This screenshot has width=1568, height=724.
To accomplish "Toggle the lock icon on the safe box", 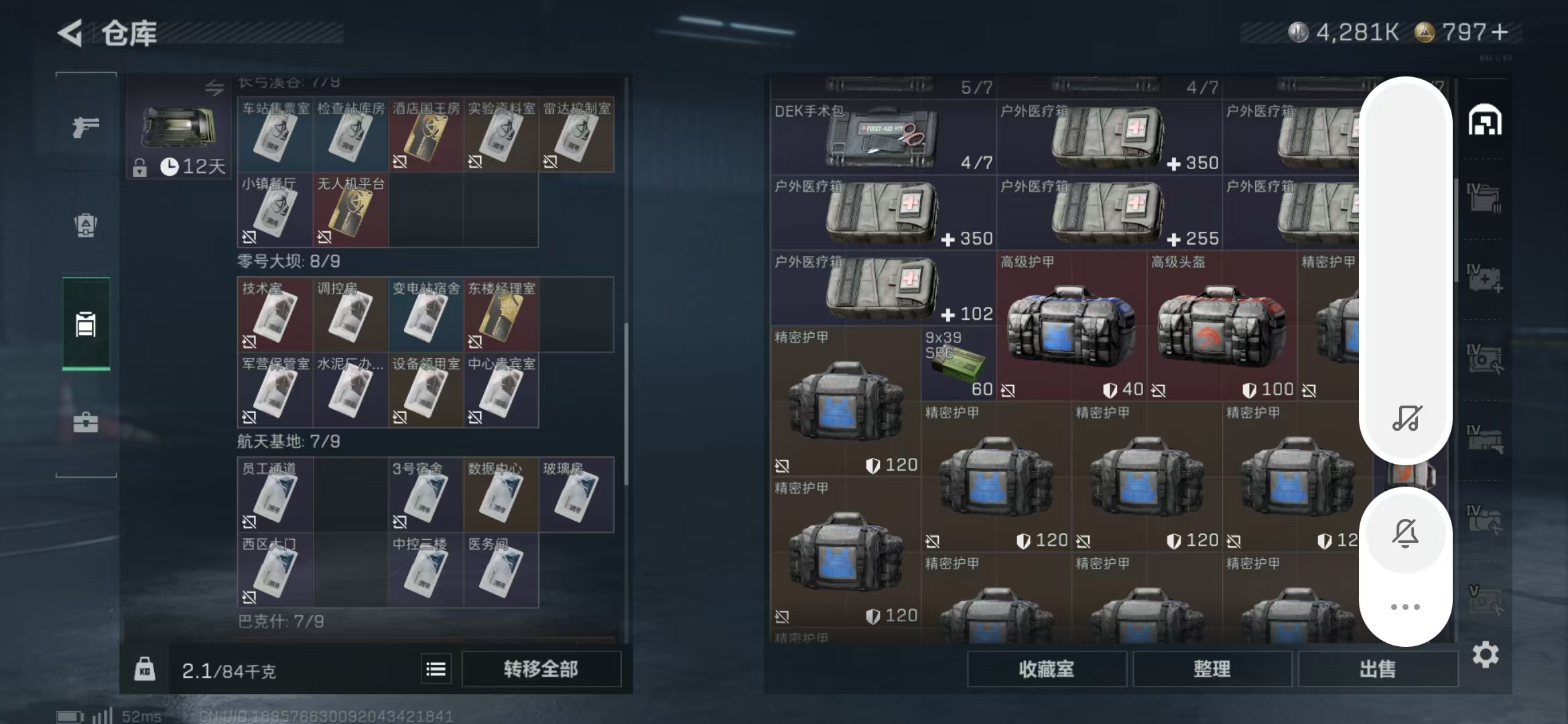I will pos(141,167).
